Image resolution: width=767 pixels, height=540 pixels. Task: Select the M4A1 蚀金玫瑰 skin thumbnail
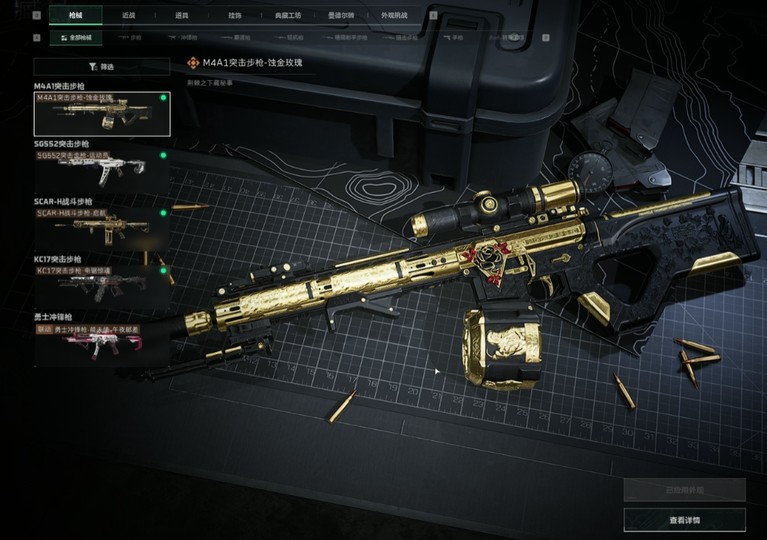pyautogui.click(x=102, y=114)
